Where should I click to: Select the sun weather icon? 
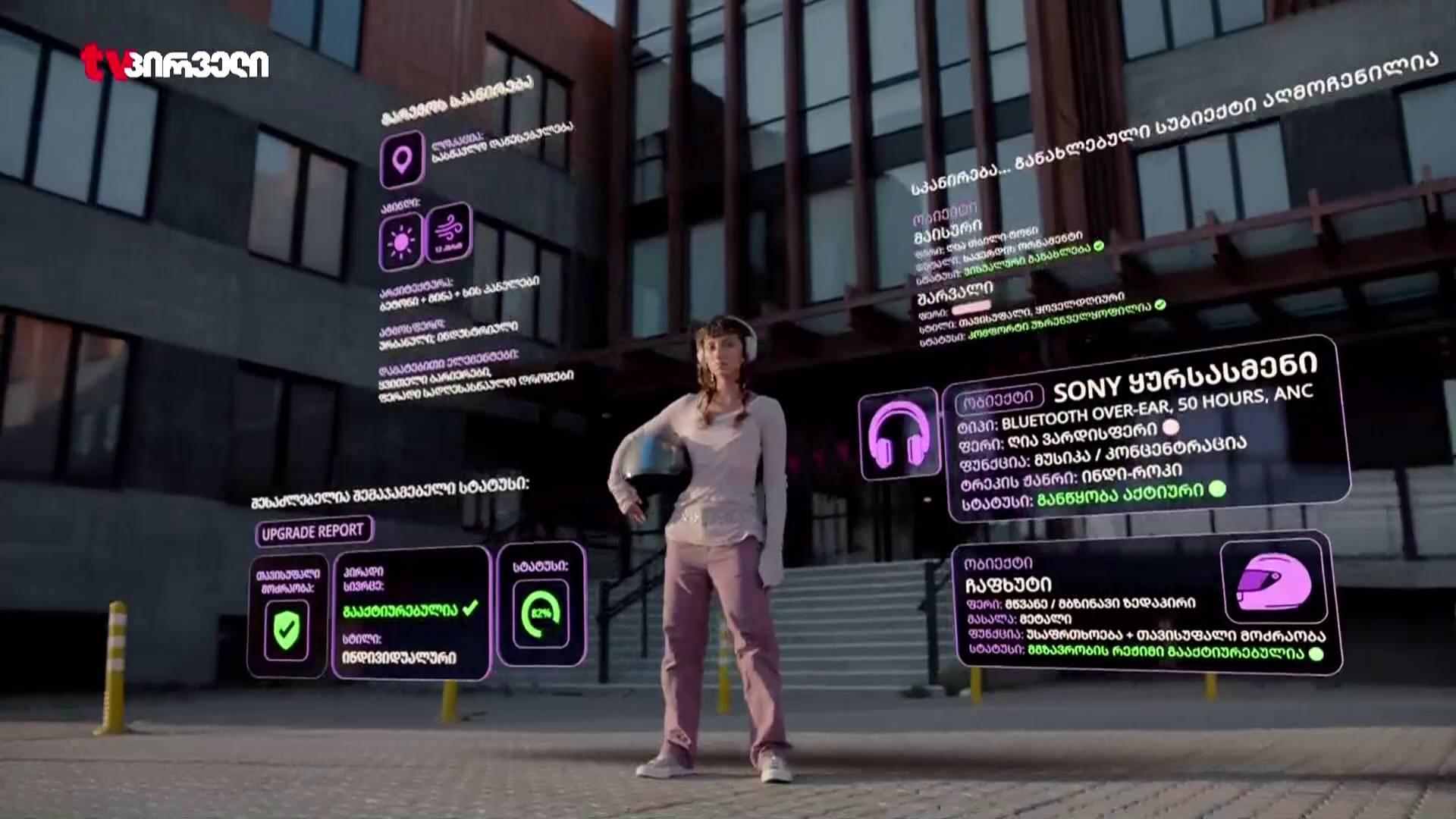tap(400, 243)
